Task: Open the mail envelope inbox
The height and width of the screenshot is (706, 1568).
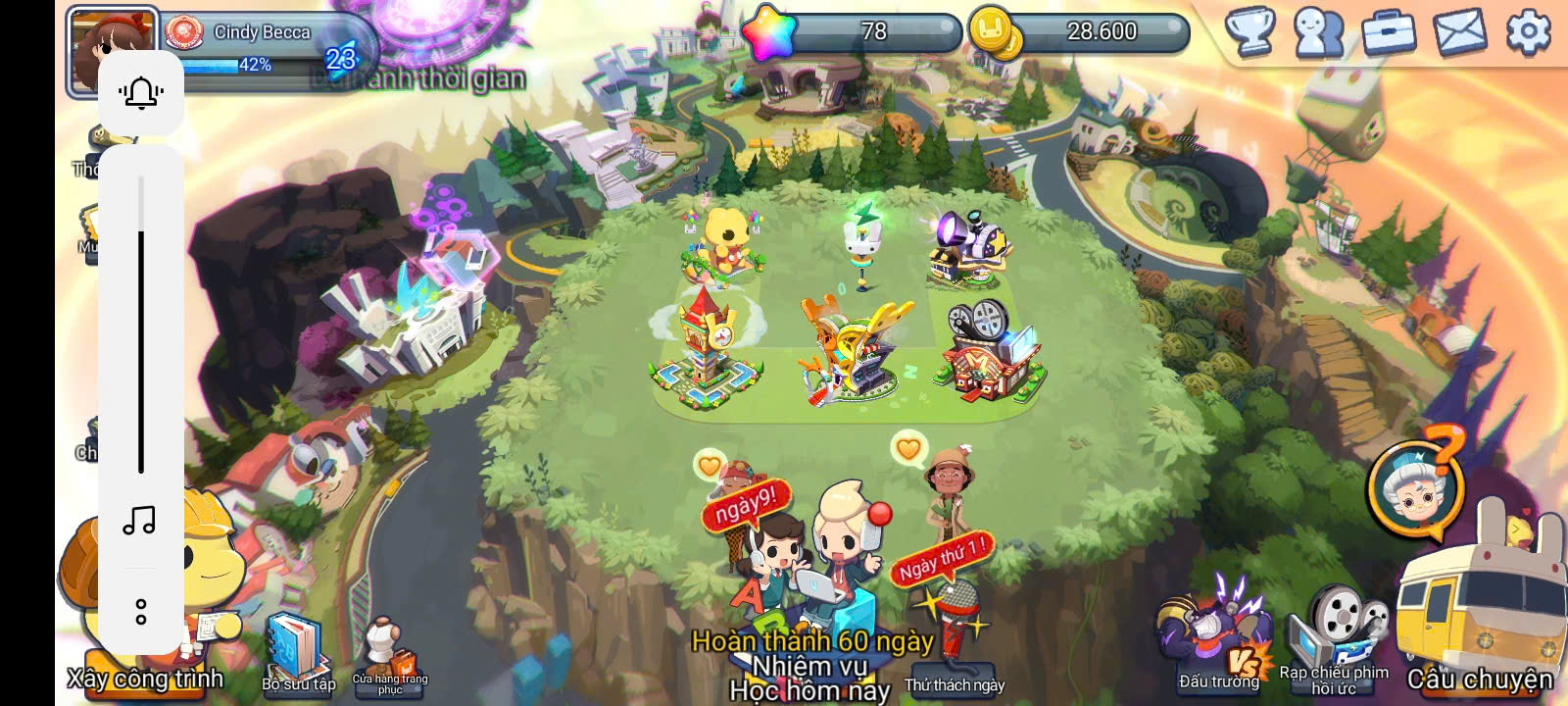Action: click(x=1459, y=32)
